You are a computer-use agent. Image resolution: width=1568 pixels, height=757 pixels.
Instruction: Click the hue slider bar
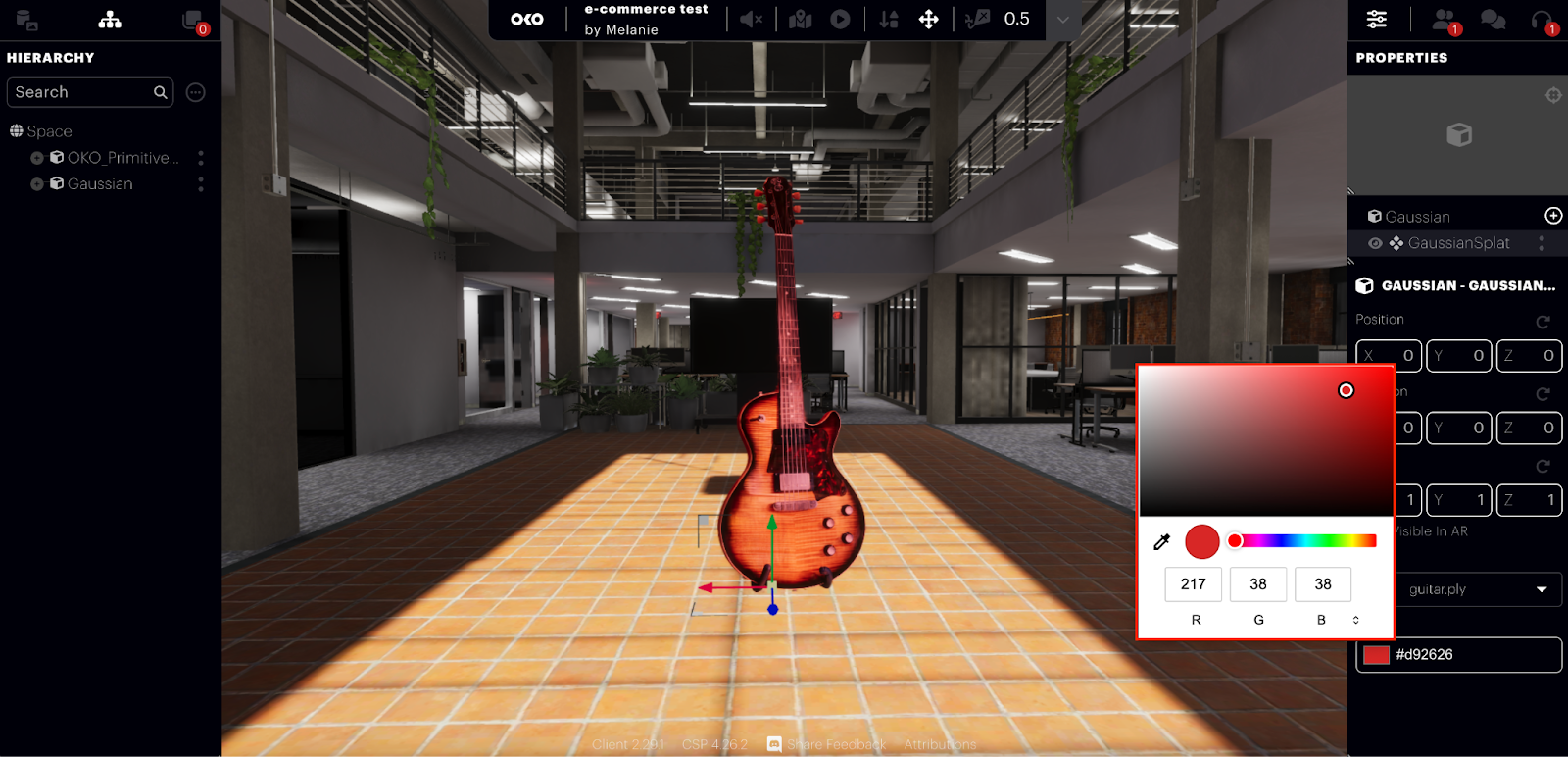(1305, 541)
